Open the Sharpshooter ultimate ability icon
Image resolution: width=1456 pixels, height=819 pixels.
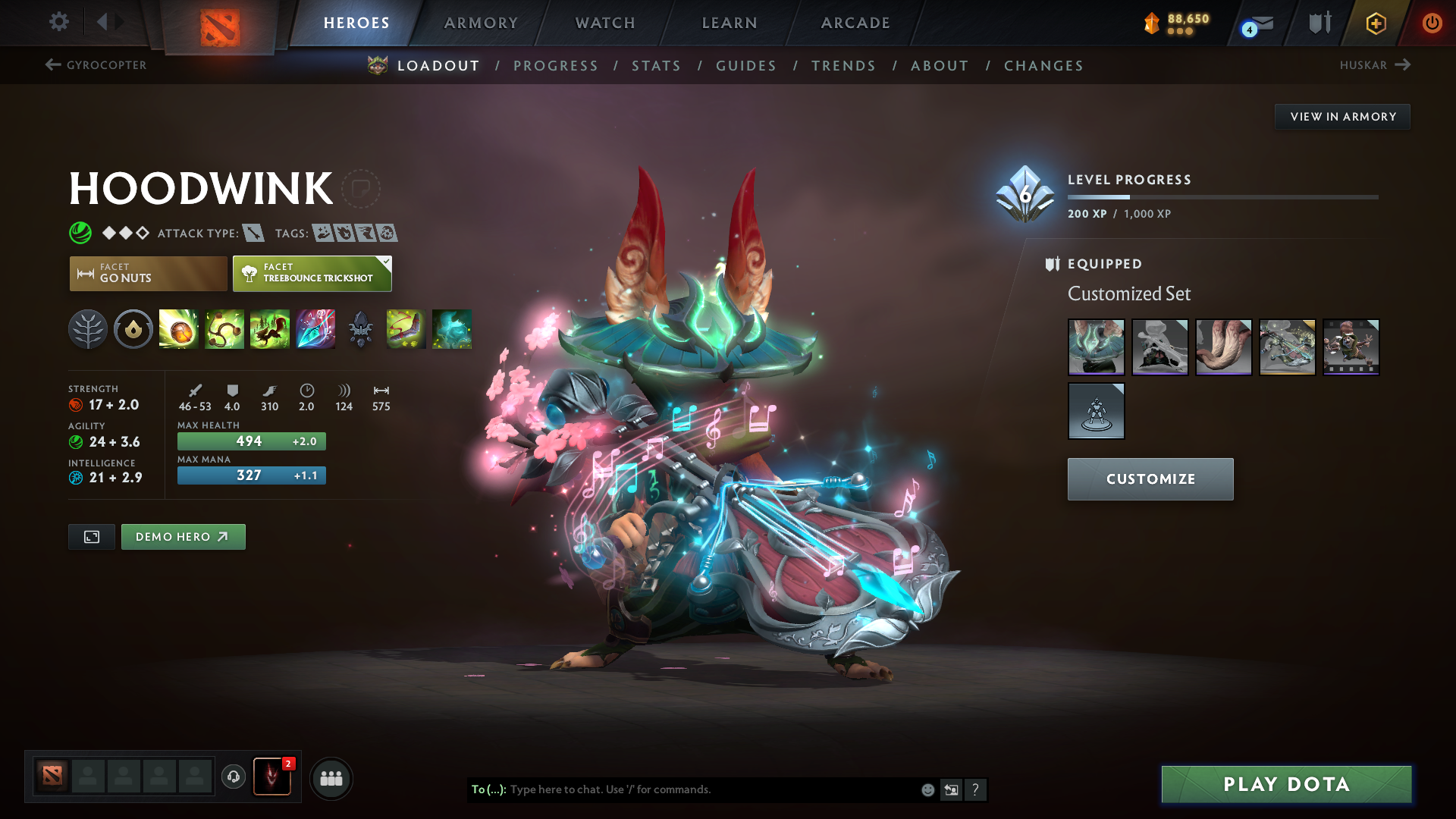pyautogui.click(x=315, y=329)
